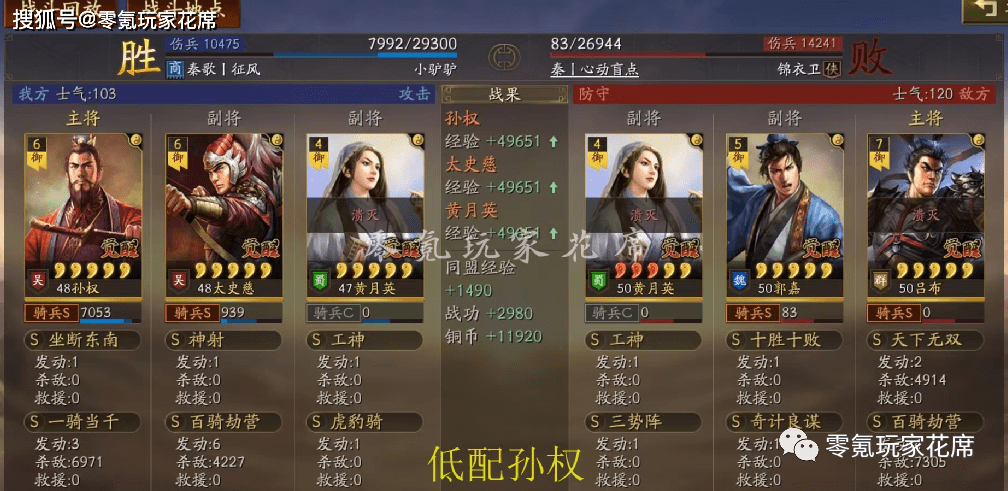The width and height of the screenshot is (1008, 491).
Task: Select the 战果 results header
Action: 504,95
